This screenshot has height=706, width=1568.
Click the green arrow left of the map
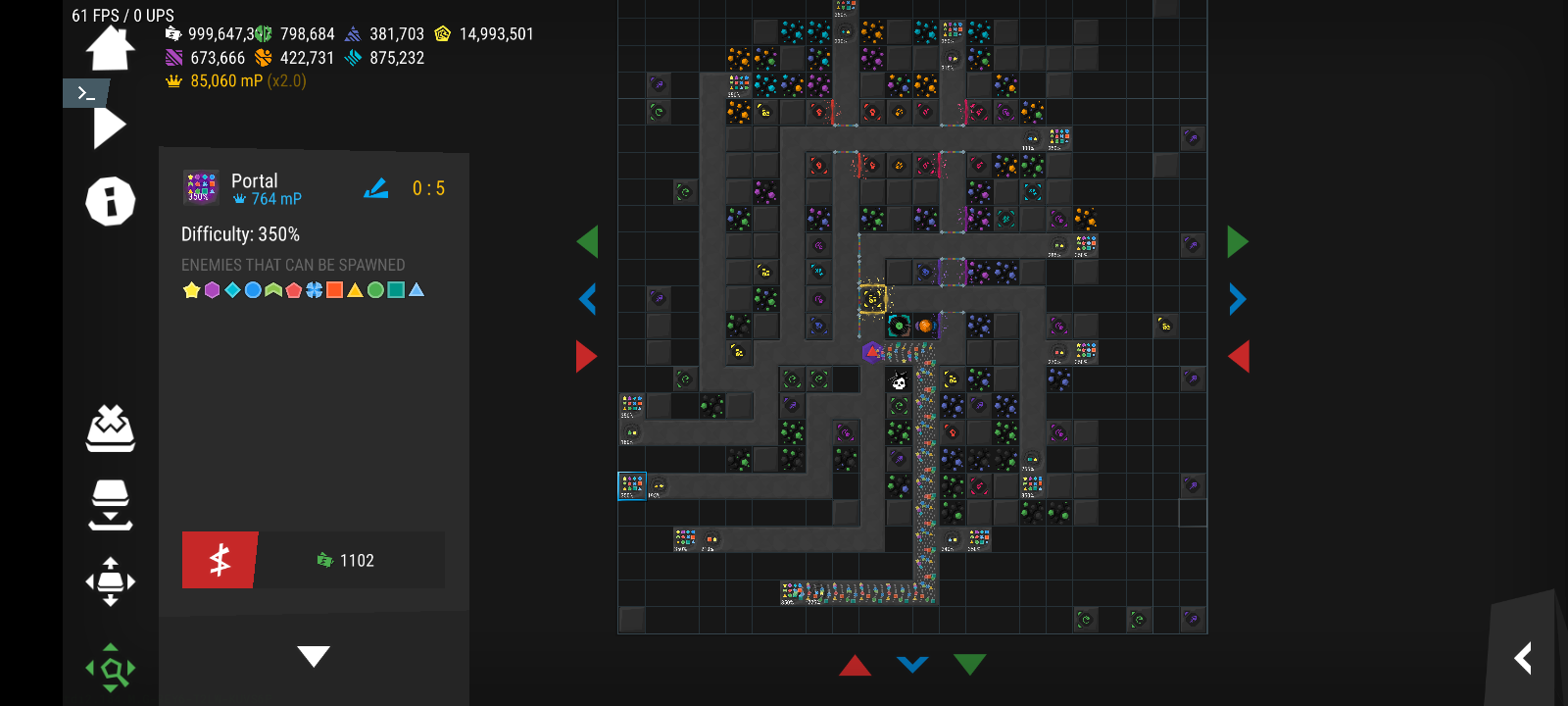coord(588,241)
